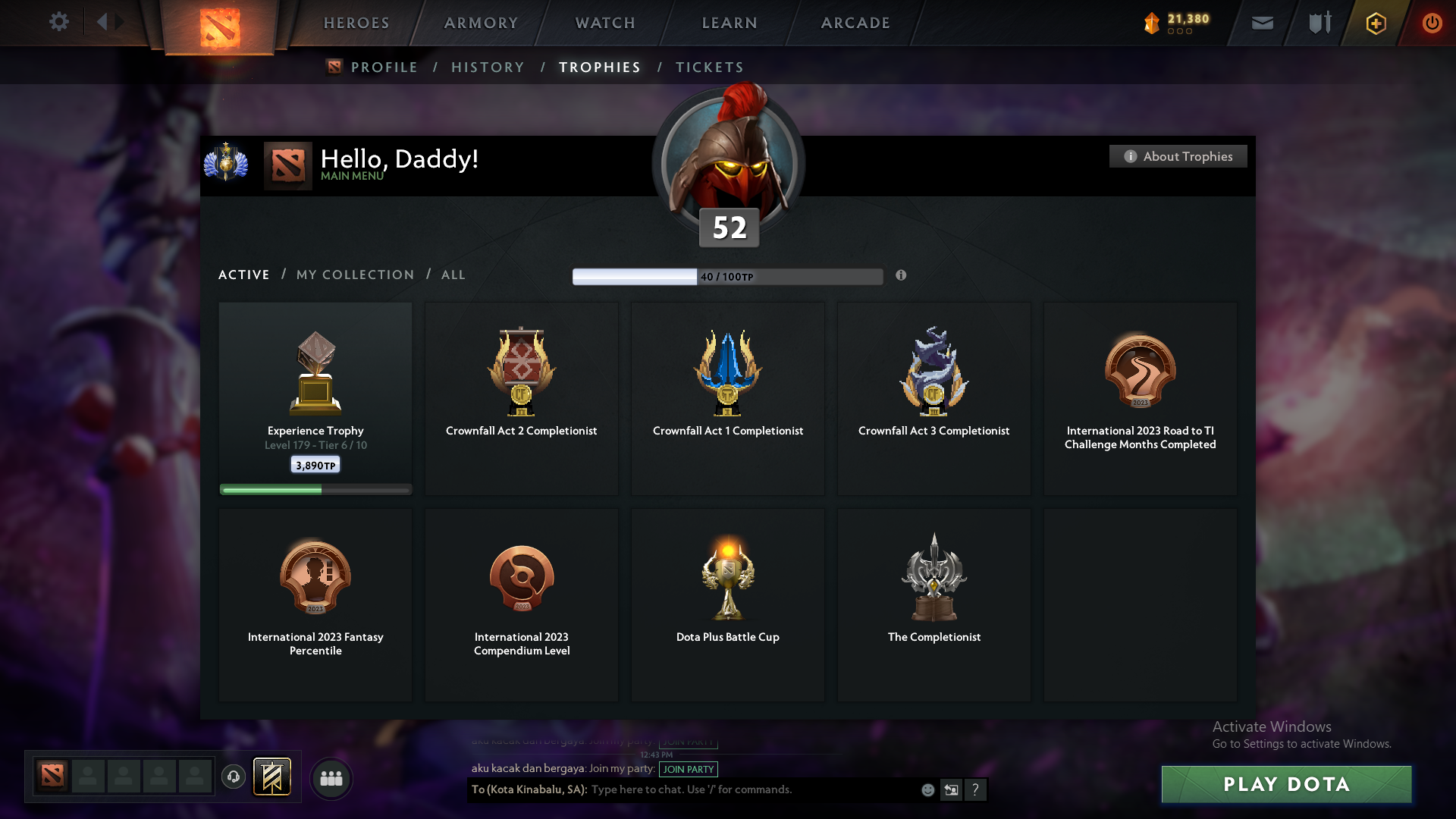Click the info icon beside the TP bar
Screen dimensions: 1456x819
[902, 276]
